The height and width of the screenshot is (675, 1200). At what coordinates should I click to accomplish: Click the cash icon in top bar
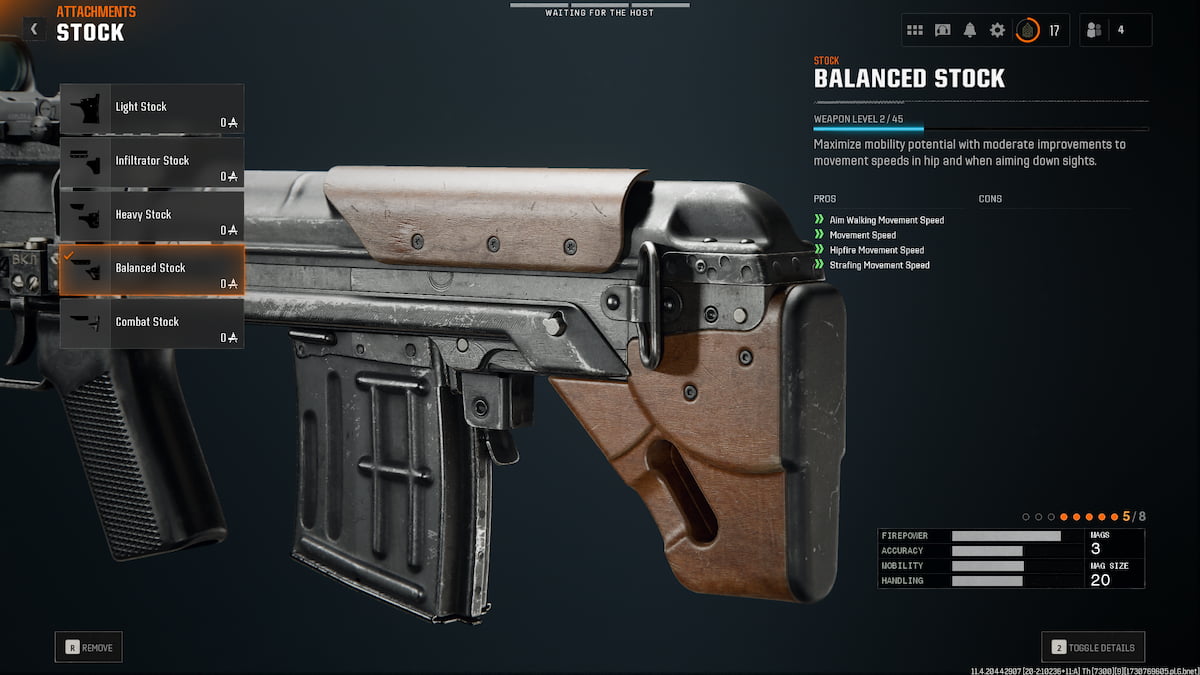(x=942, y=30)
